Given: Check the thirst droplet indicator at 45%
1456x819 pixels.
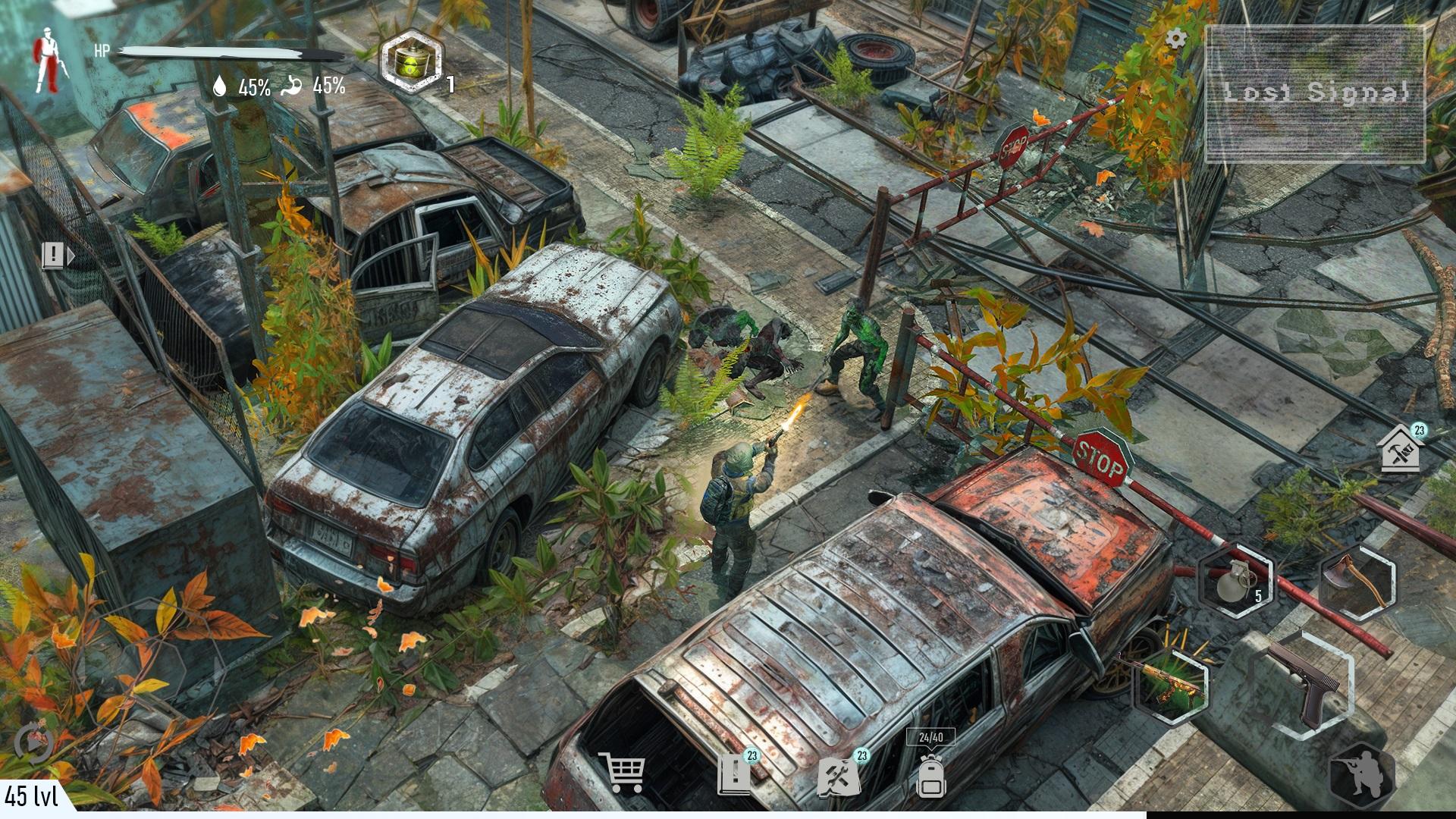Looking at the screenshot, I should coord(242,86).
